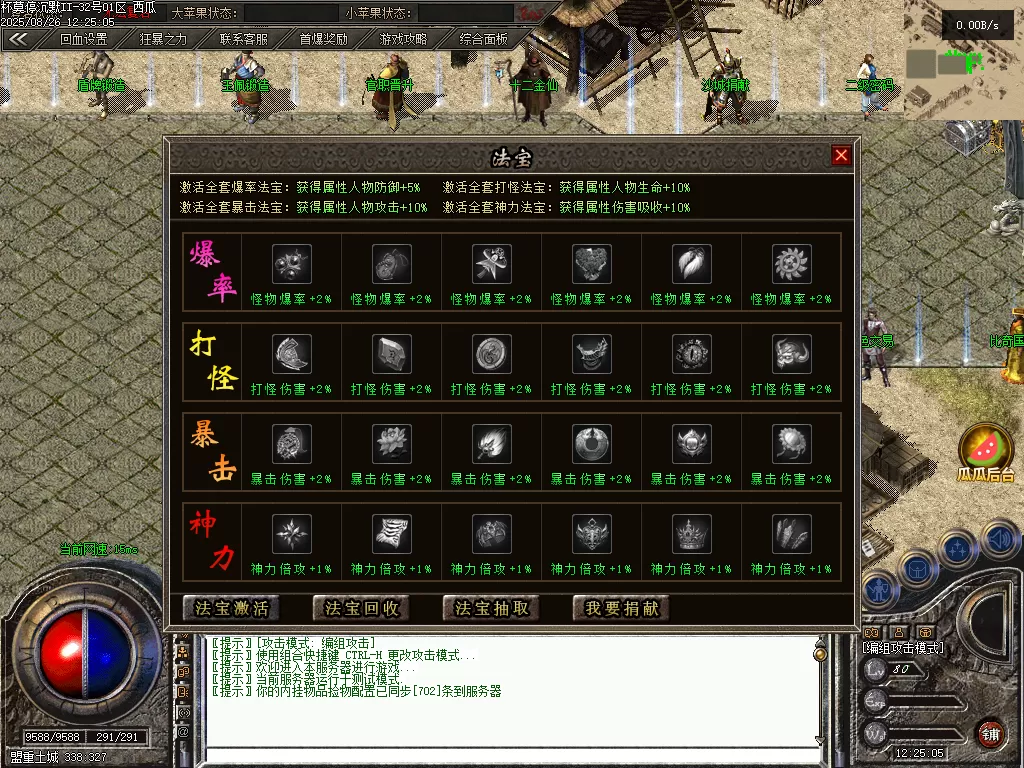Image resolution: width=1024 pixels, height=768 pixels.
Task: Open the 狂暴之力 menu entry
Action: [163, 39]
